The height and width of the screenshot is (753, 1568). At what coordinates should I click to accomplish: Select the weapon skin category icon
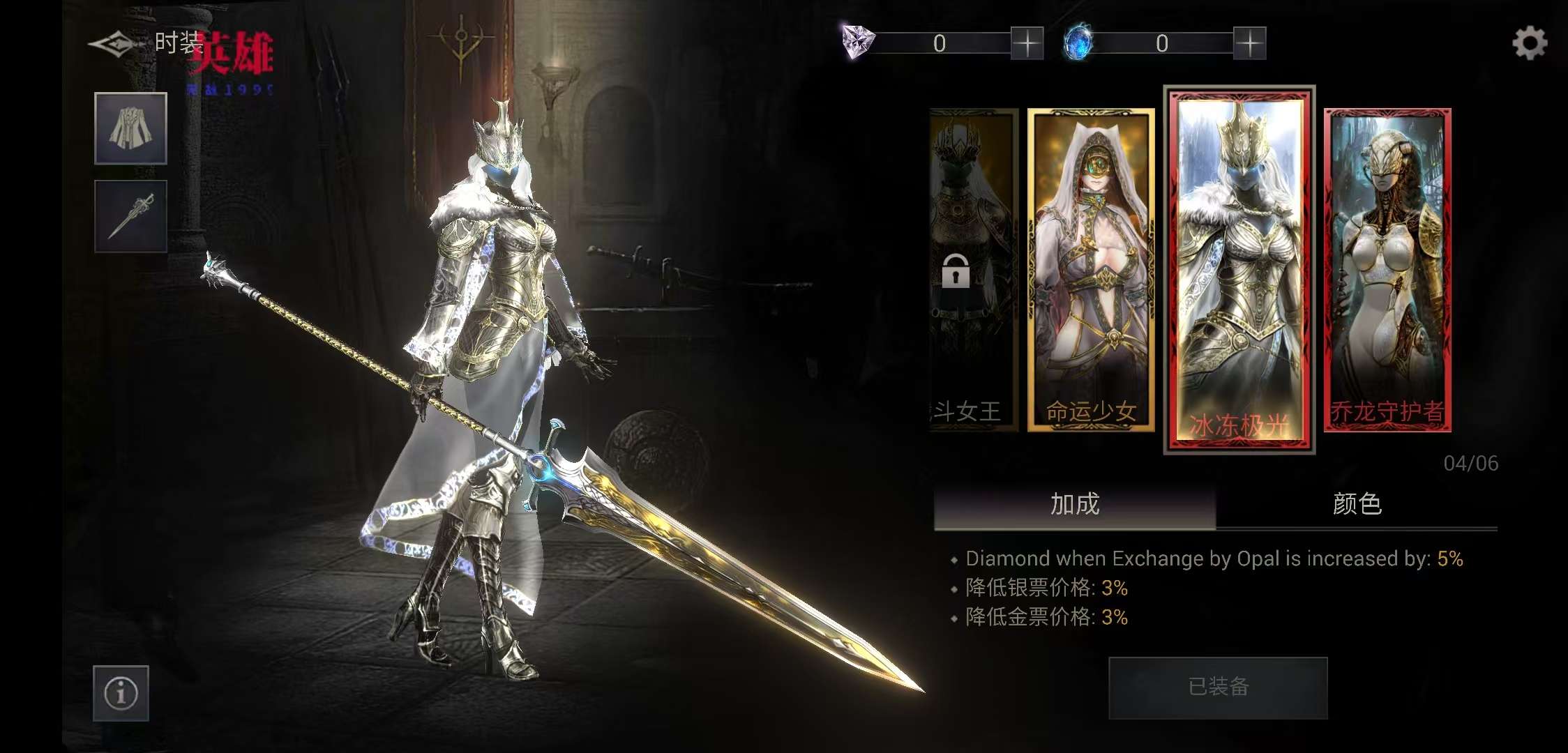(130, 216)
